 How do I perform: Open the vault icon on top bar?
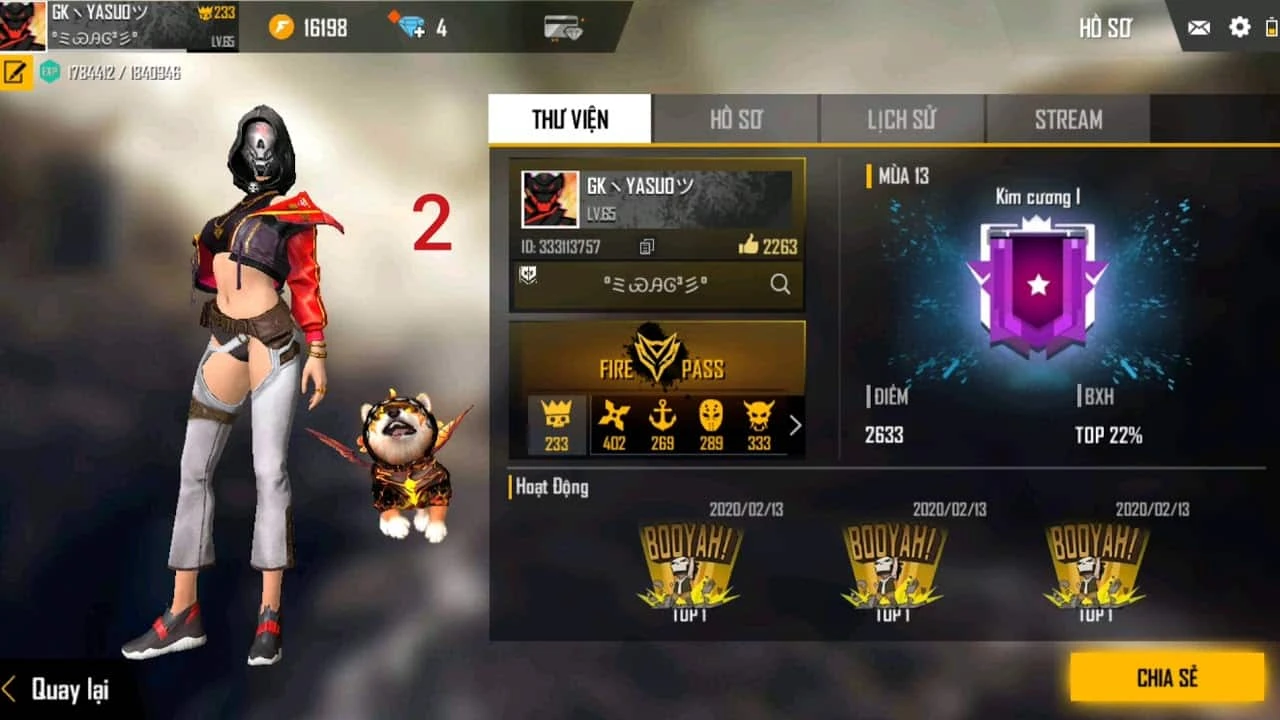coord(563,26)
